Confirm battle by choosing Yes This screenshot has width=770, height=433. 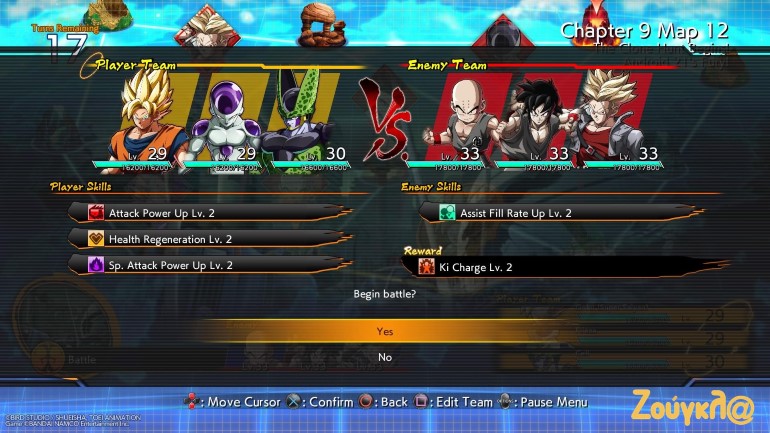click(385, 331)
